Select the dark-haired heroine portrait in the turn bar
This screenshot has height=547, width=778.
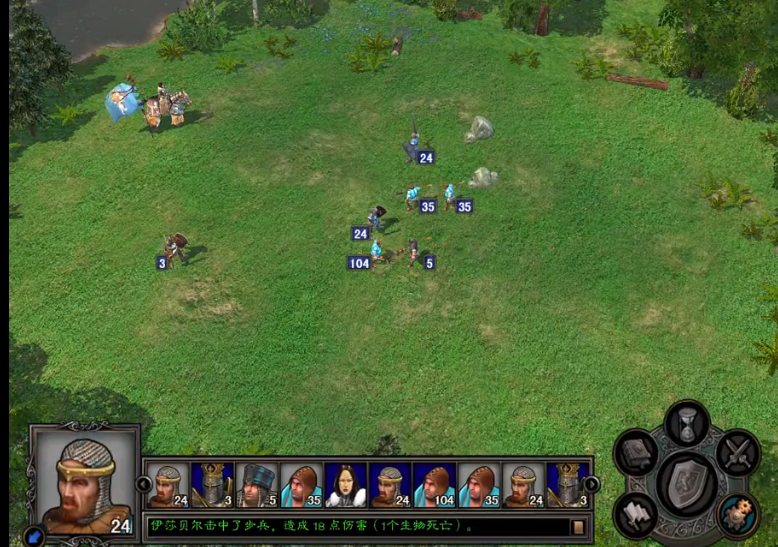click(x=343, y=486)
